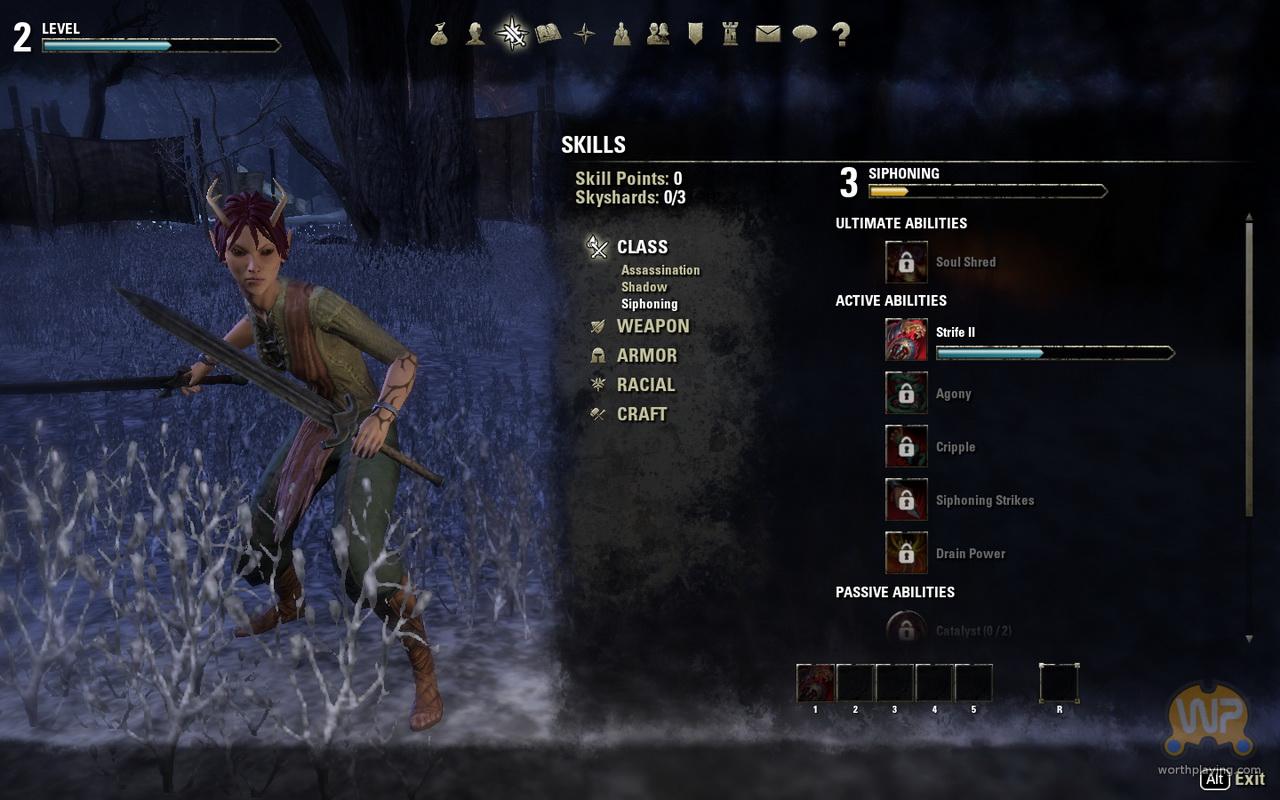This screenshot has width=1280, height=800.
Task: Open the mail envelope icon
Action: coord(767,34)
